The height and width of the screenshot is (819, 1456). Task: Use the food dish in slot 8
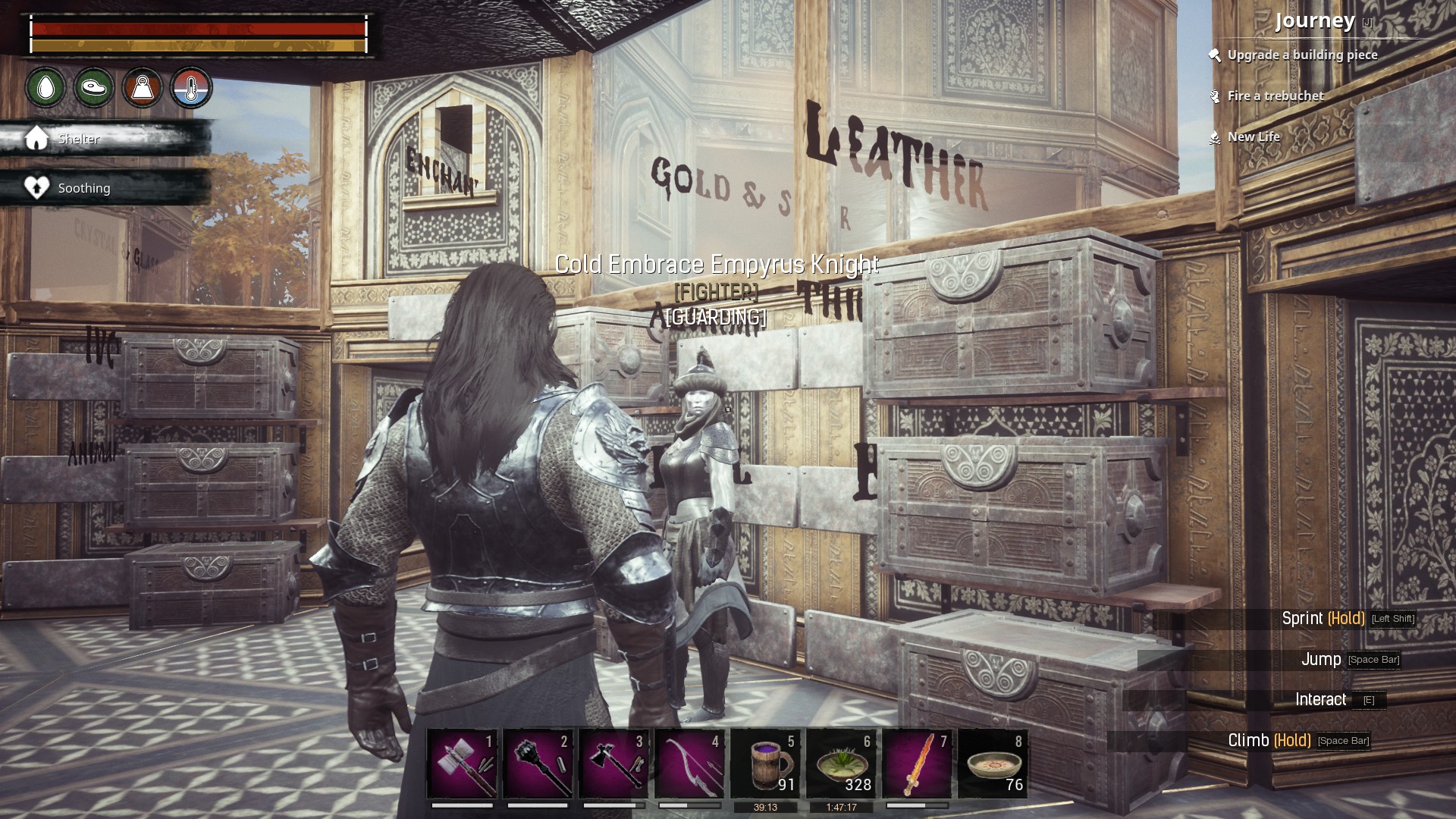[993, 764]
